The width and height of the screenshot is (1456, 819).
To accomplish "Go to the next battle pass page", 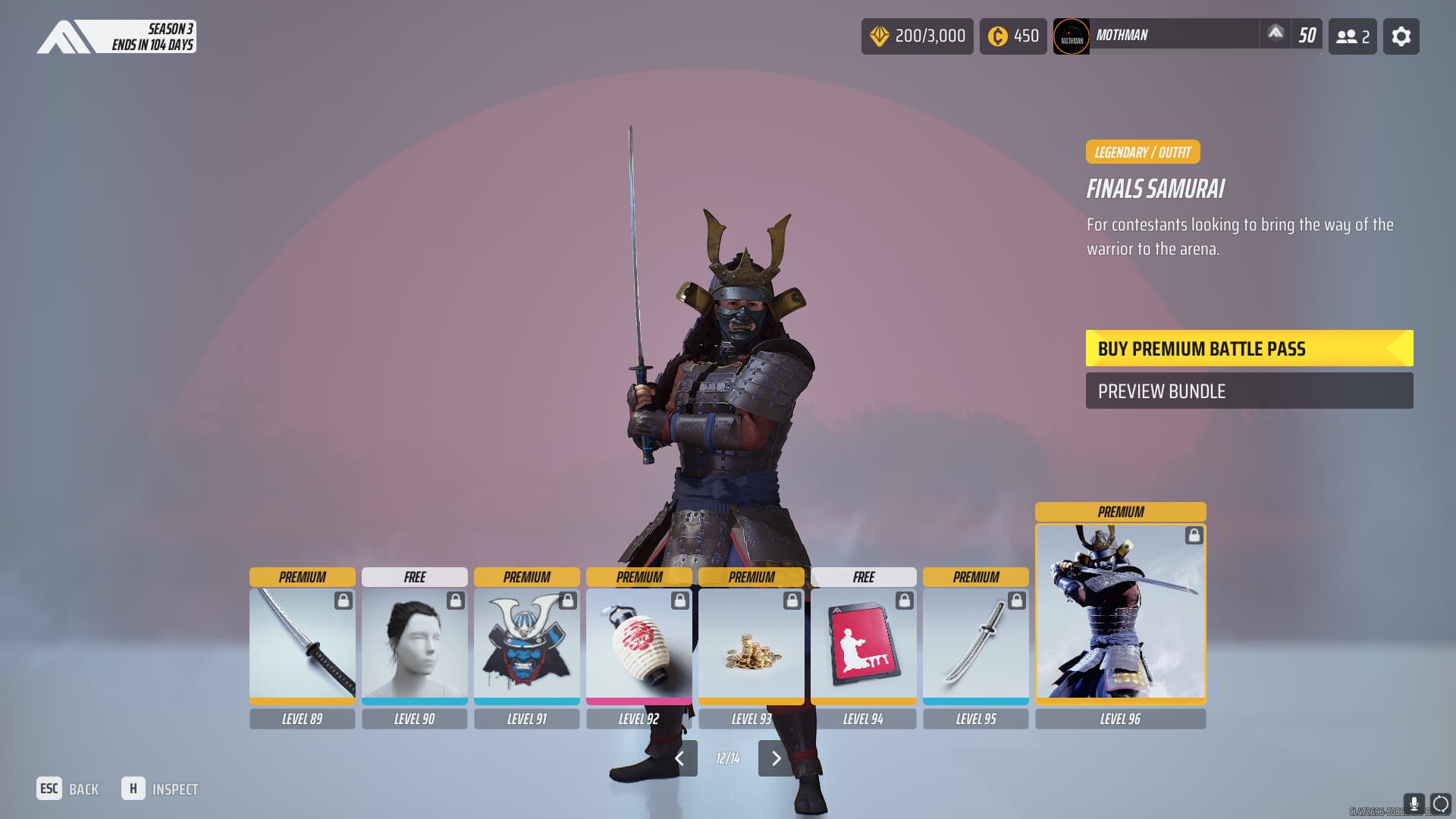I will 775,758.
